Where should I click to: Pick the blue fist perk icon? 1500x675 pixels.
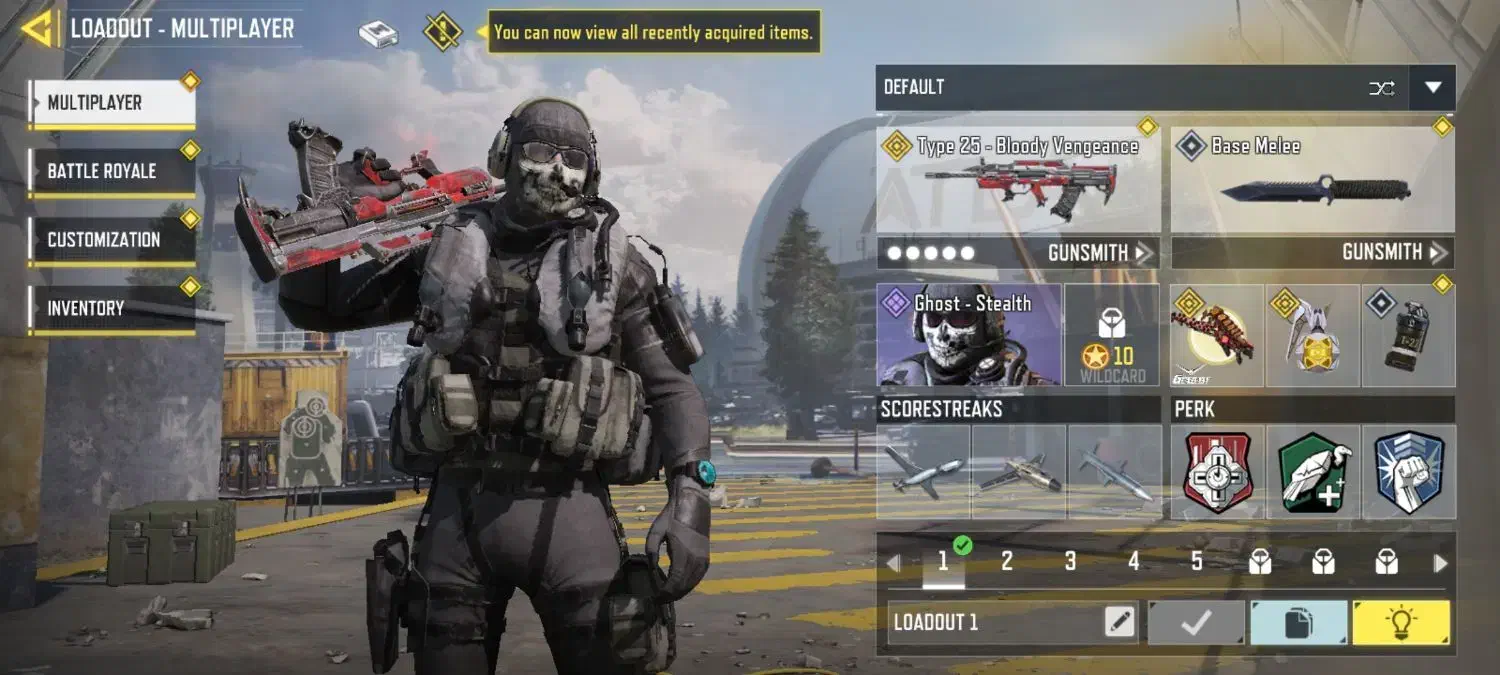[1409, 473]
